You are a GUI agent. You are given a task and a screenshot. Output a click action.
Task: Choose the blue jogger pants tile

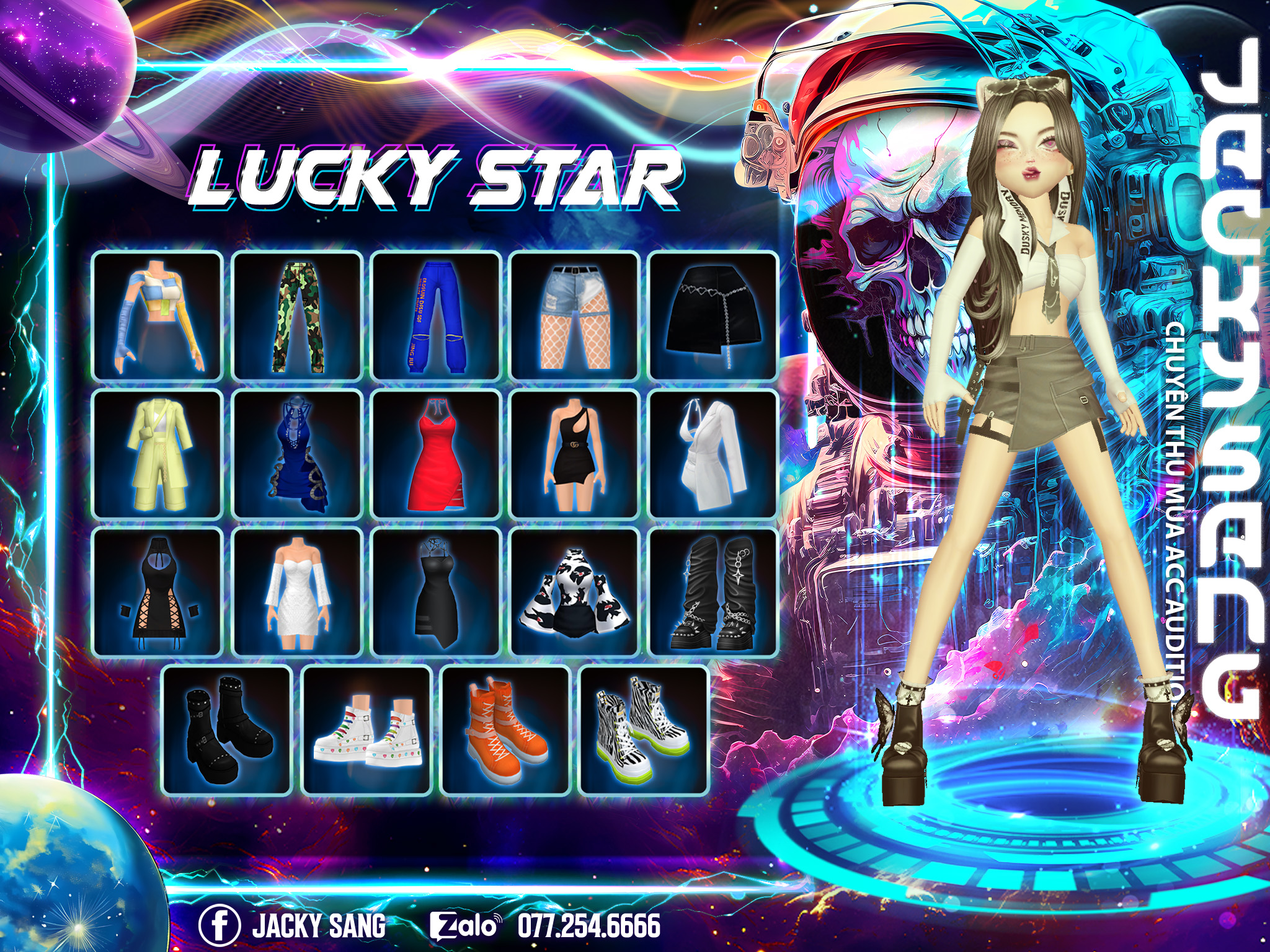[x=436, y=315]
